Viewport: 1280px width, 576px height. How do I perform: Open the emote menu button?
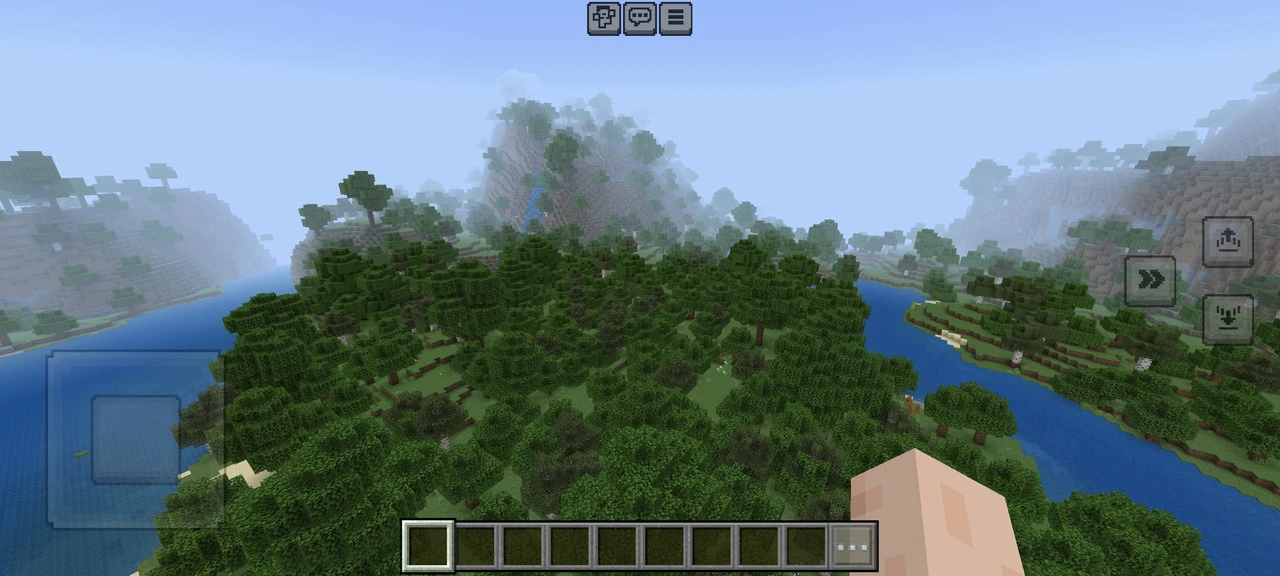[x=603, y=18]
